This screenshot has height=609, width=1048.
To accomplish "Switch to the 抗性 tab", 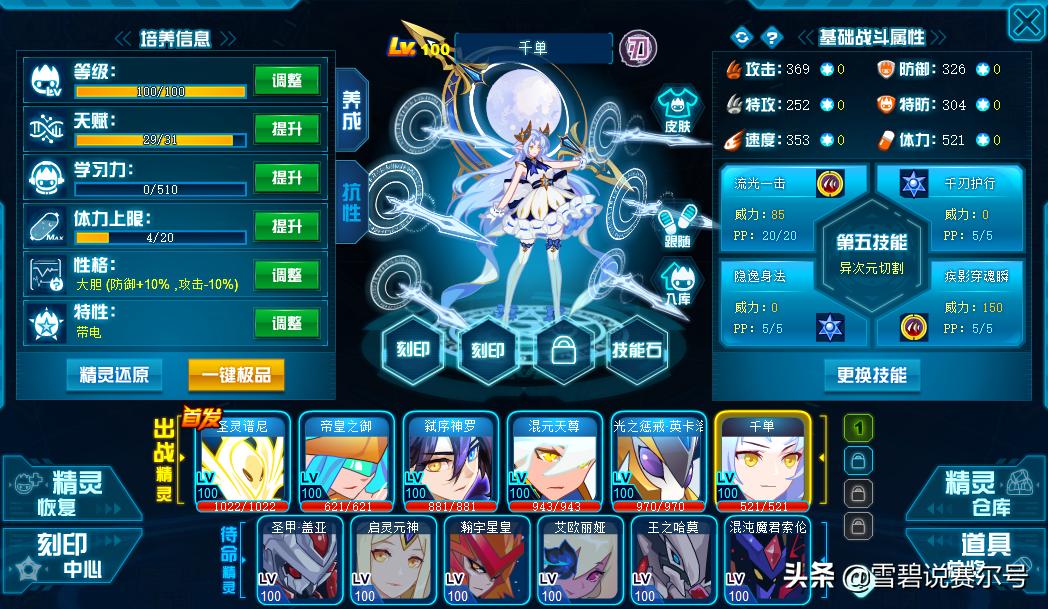I will (x=352, y=202).
